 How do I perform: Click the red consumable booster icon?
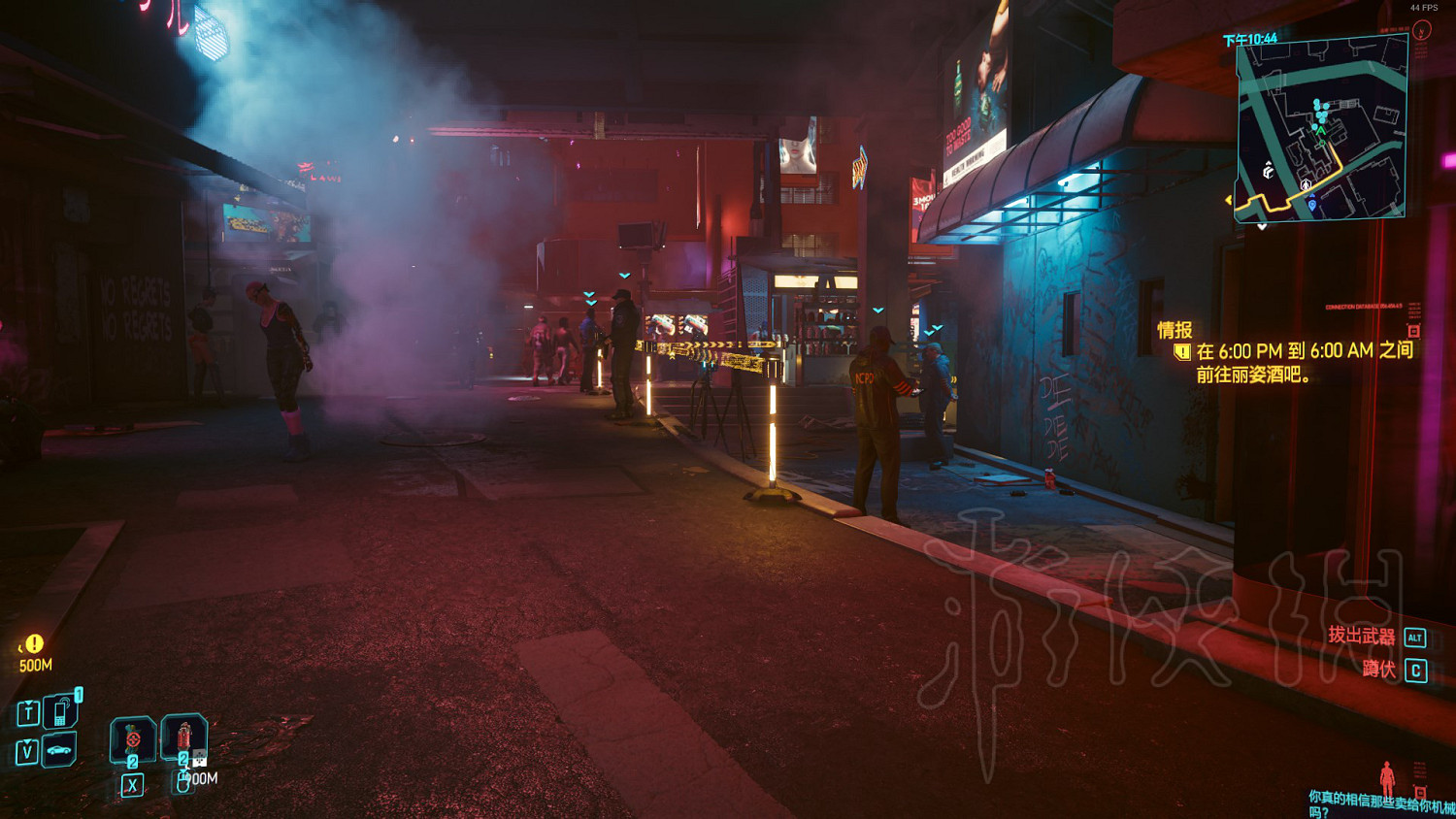click(x=132, y=738)
